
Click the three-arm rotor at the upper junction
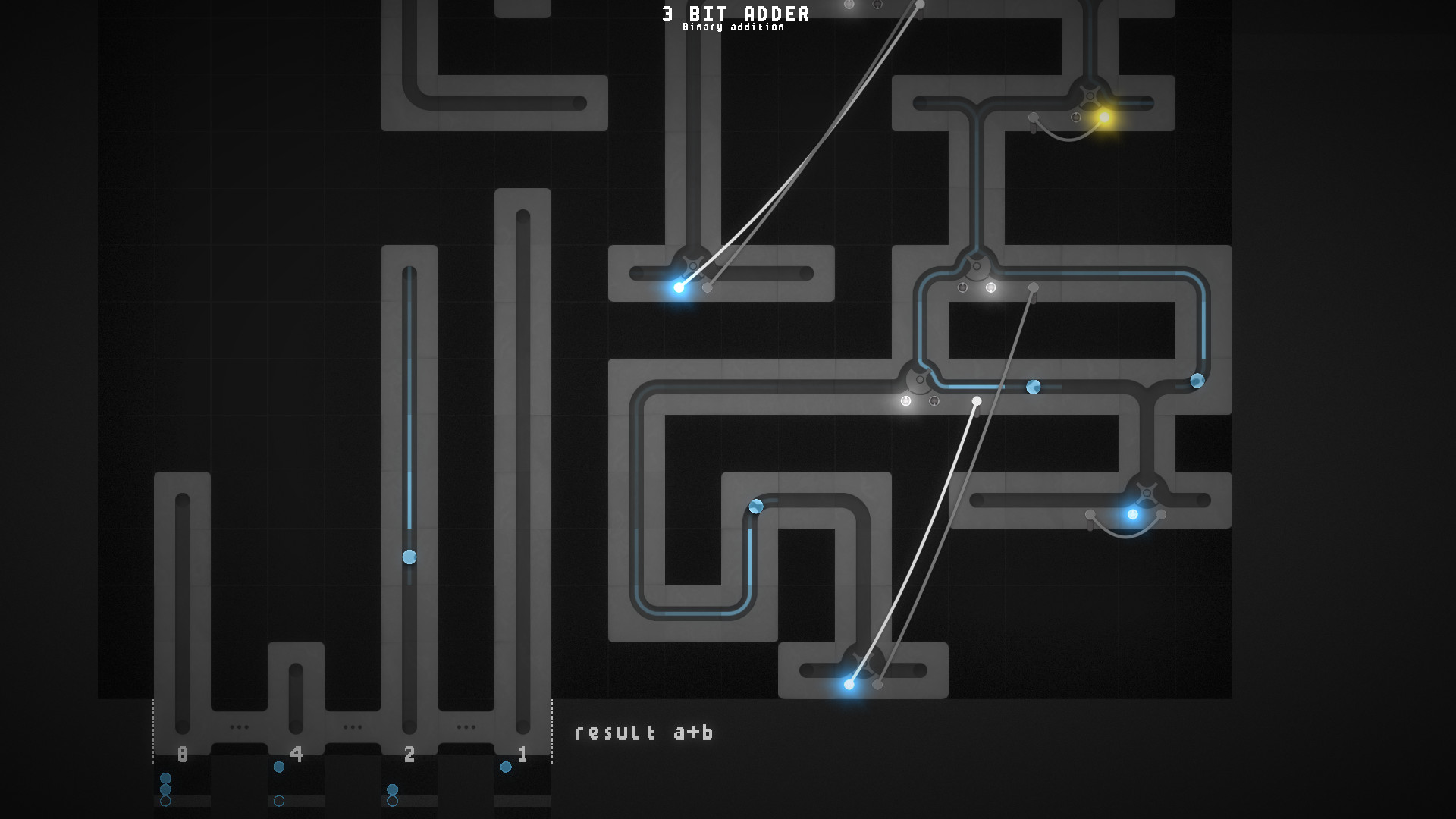point(976,265)
